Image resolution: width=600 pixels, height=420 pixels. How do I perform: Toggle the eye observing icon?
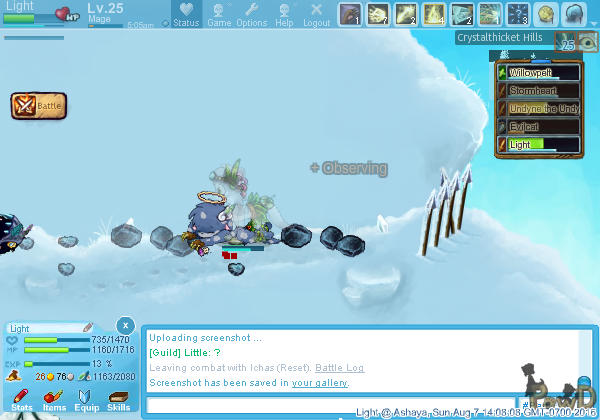click(588, 45)
